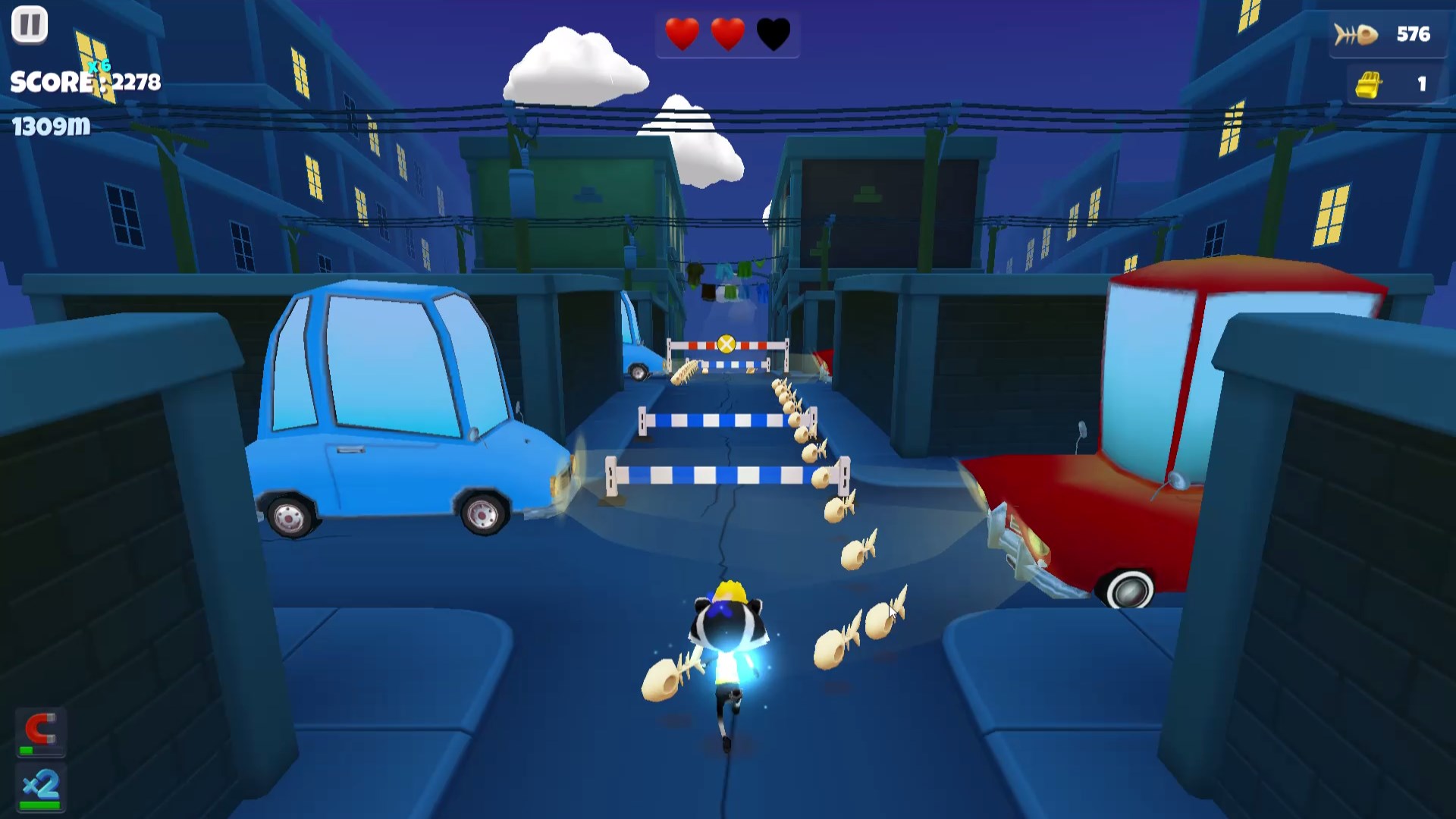Toggle the second red heart
This screenshot has height=819, width=1456.
click(x=727, y=33)
